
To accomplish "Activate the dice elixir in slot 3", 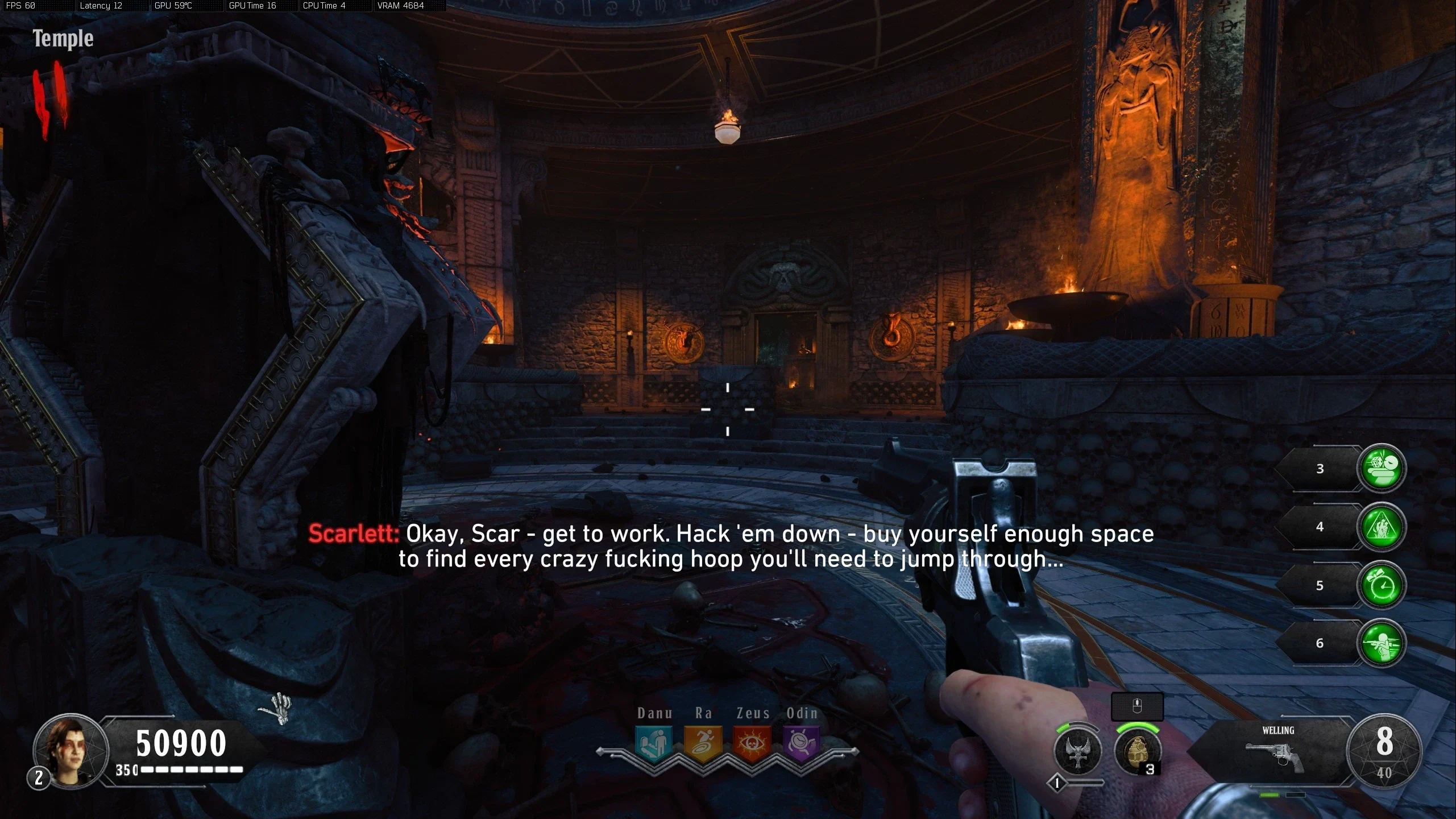I will point(1382,468).
